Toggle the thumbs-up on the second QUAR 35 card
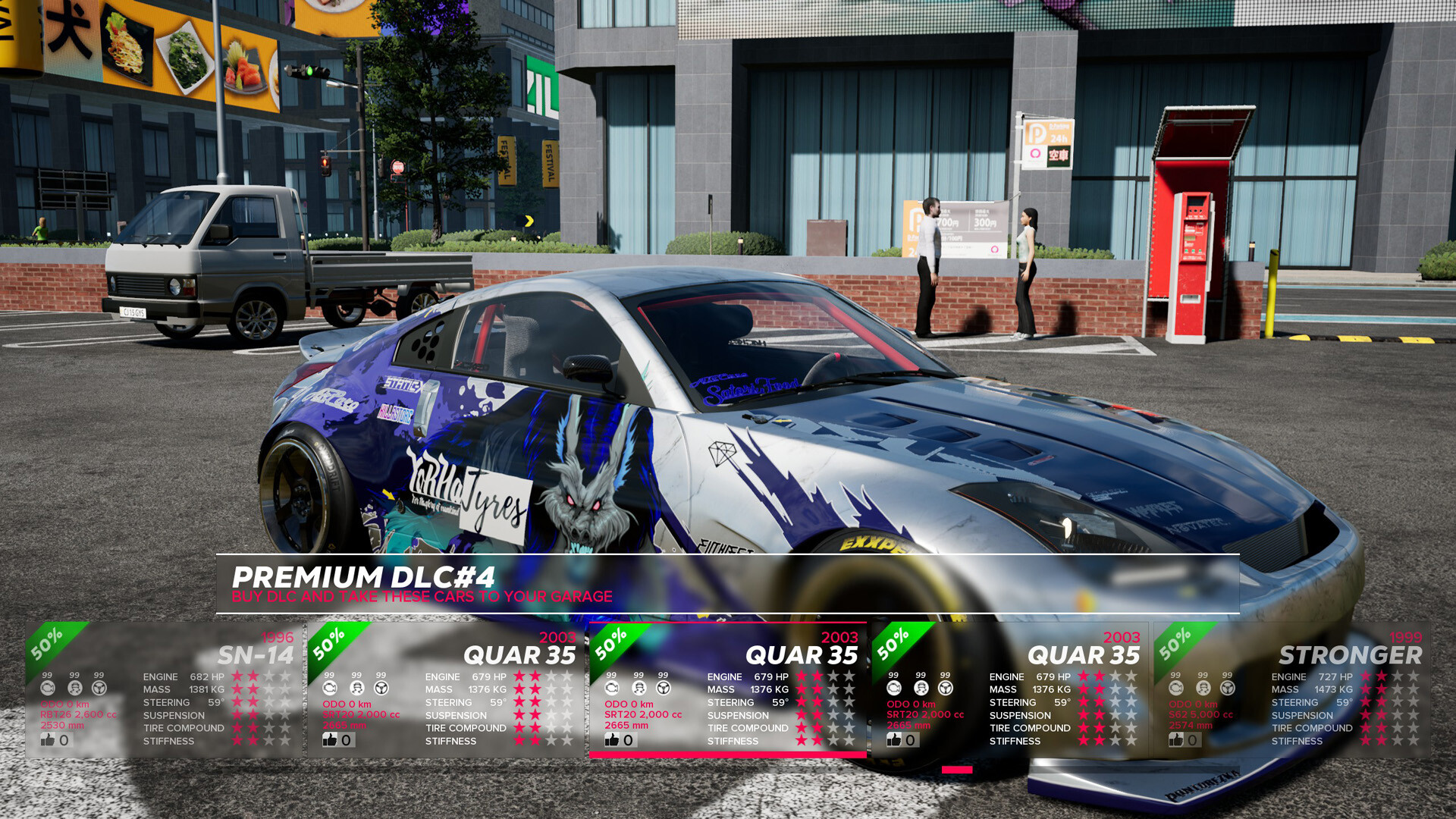 click(x=331, y=739)
